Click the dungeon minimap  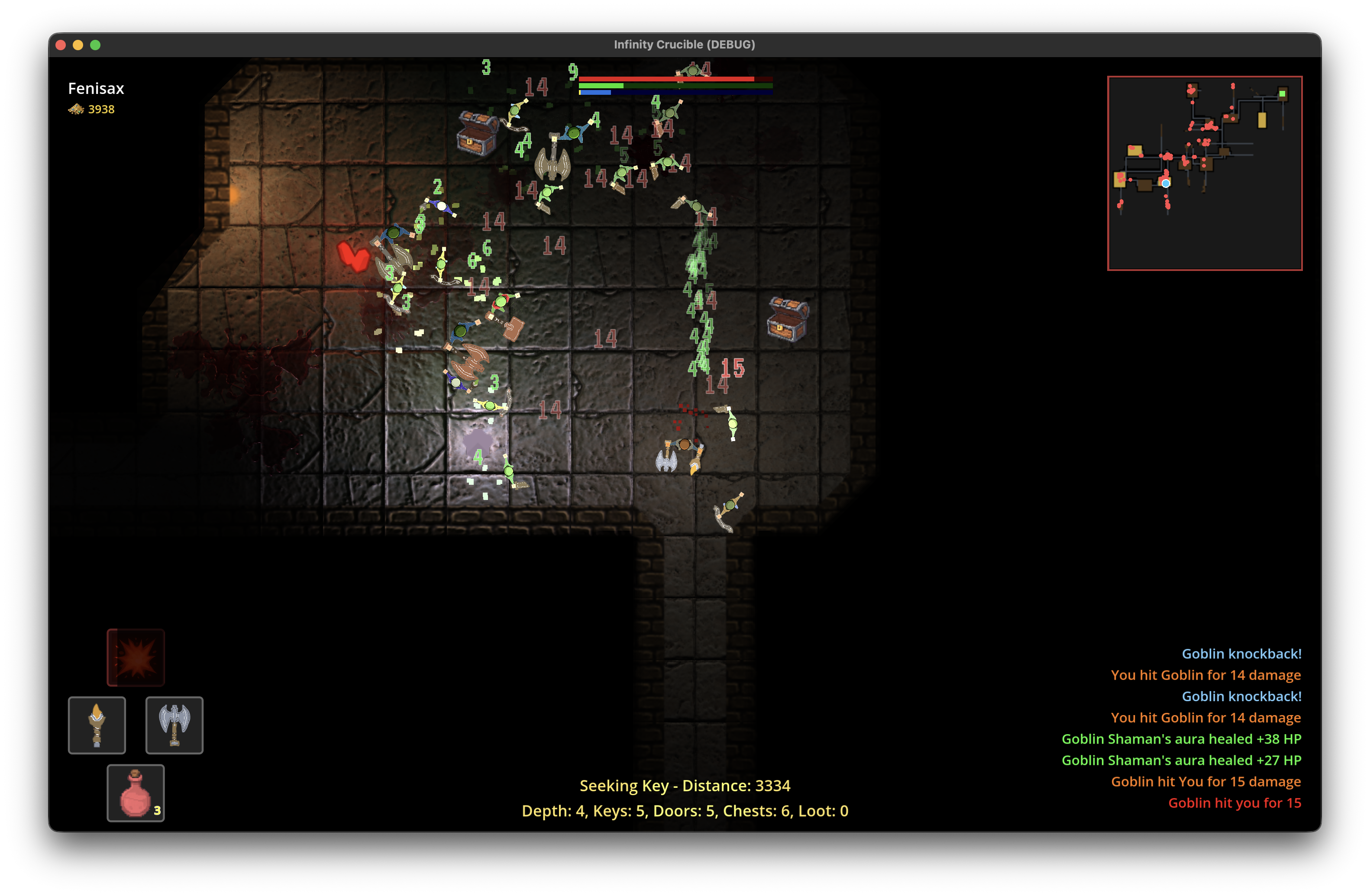(x=1204, y=173)
